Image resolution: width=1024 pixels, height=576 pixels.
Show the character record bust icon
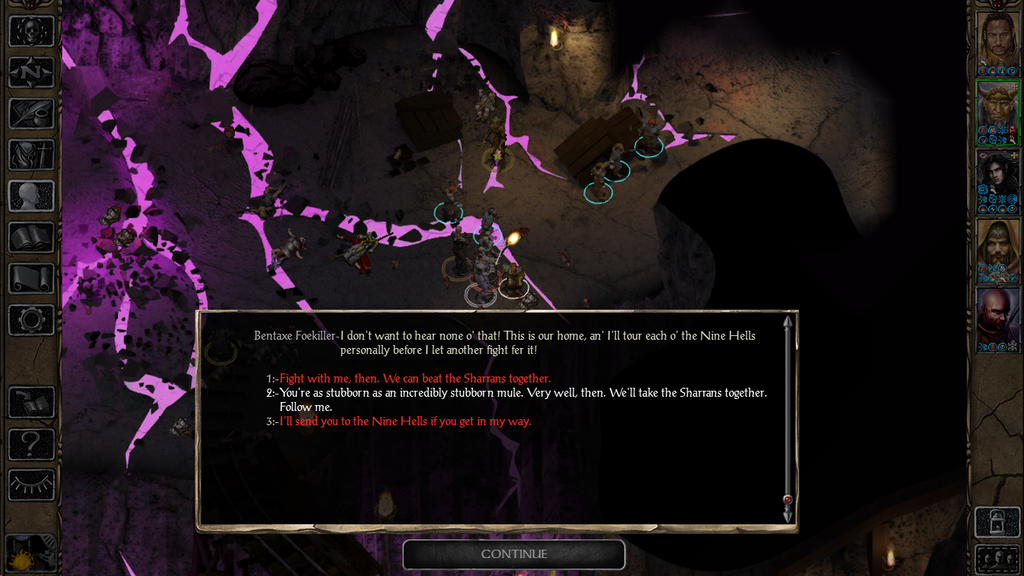[31, 196]
